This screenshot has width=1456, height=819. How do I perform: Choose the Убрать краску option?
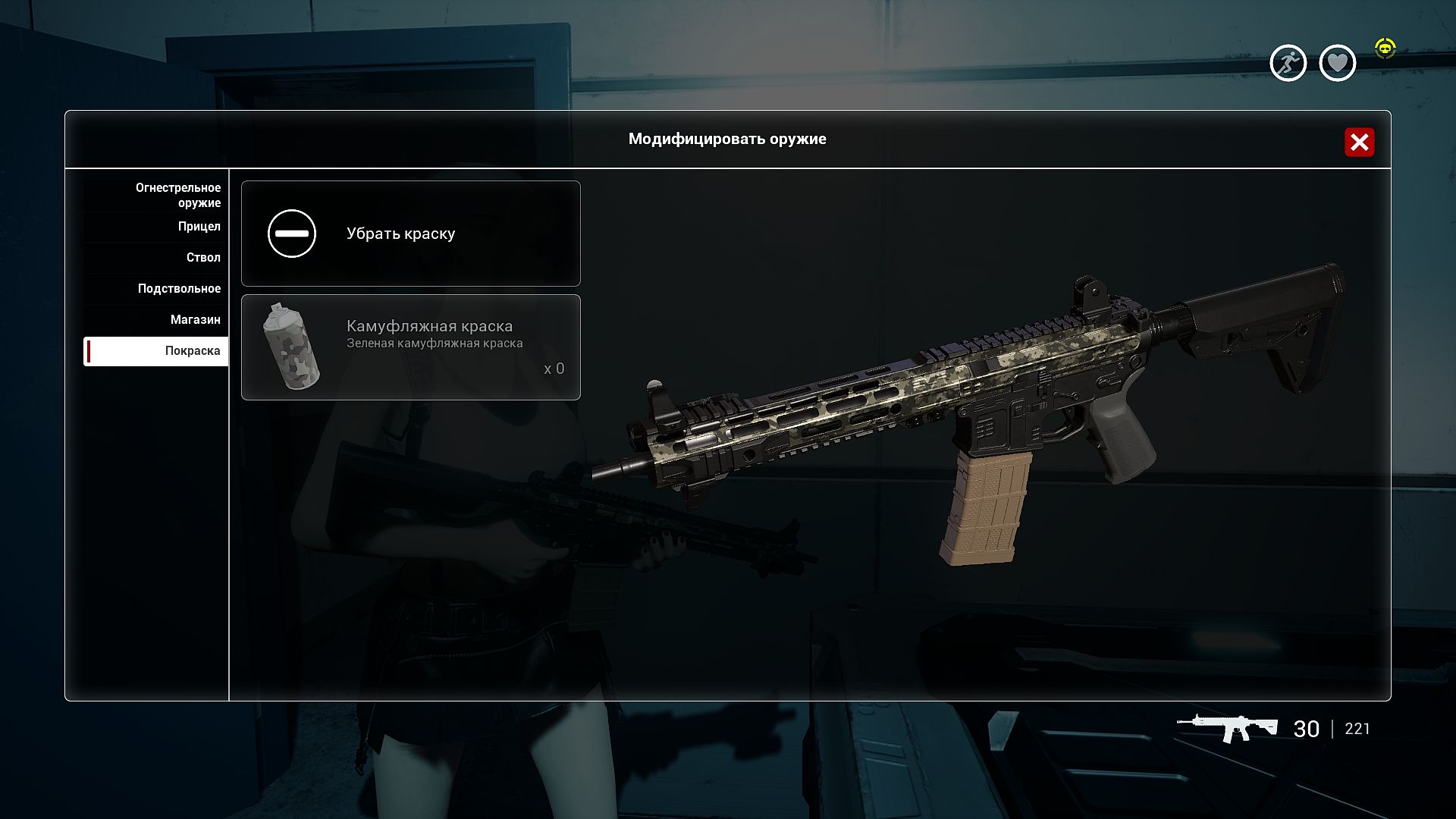coord(410,234)
